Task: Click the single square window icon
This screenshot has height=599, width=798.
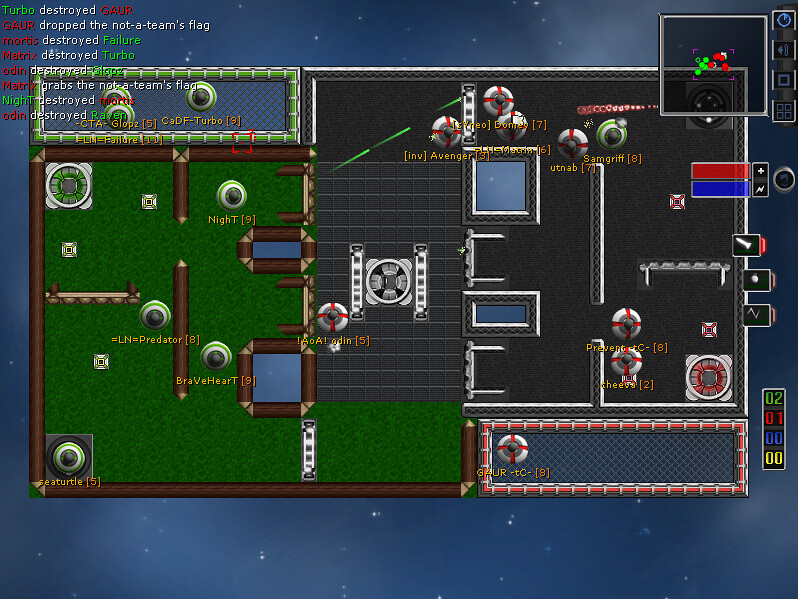Action: coord(784,80)
